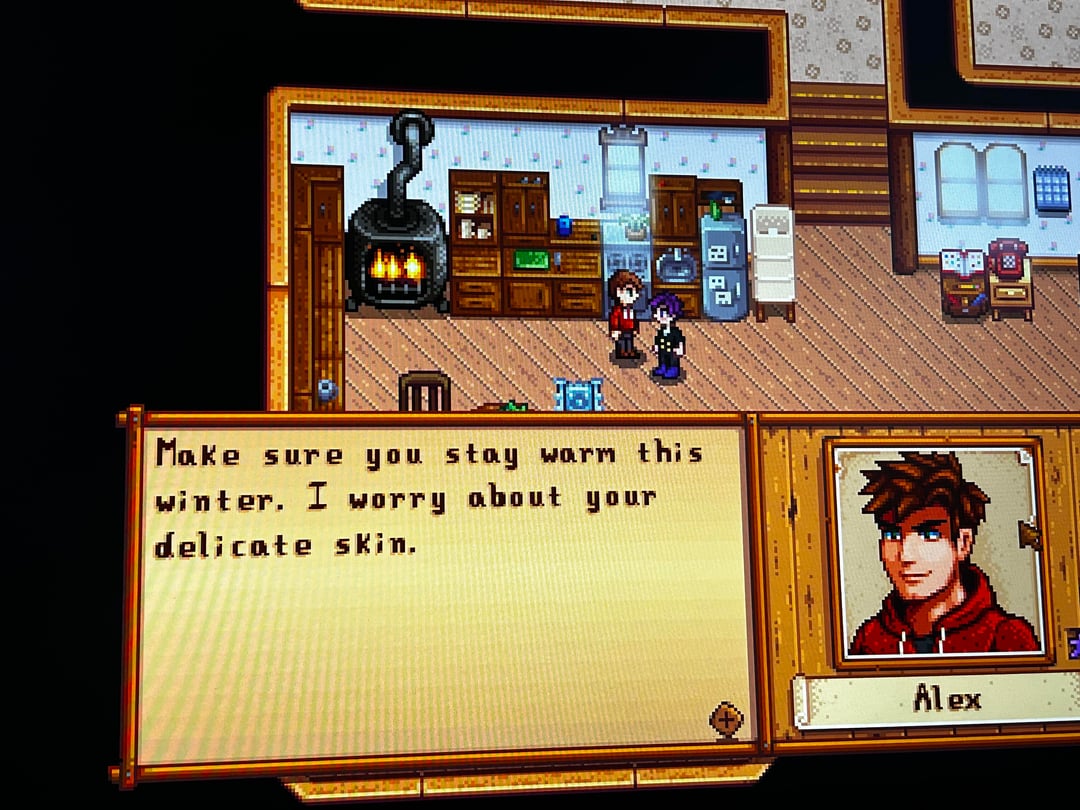Click the round plus icon in the dialogue box
The width and height of the screenshot is (1080, 810).
(726, 718)
